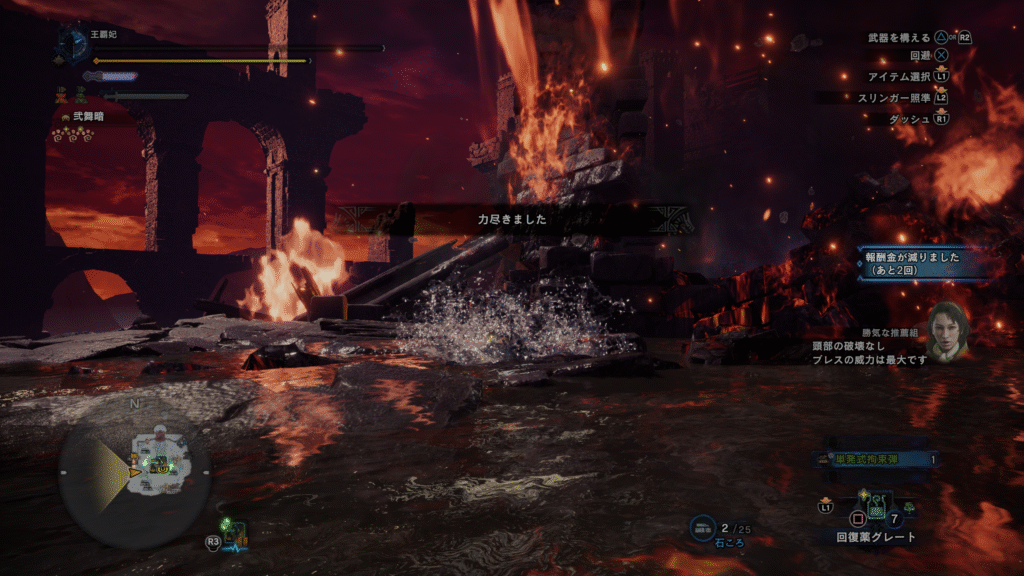Click the quest timer clock icon
The width and height of the screenshot is (1024, 576).
click(x=73, y=41)
